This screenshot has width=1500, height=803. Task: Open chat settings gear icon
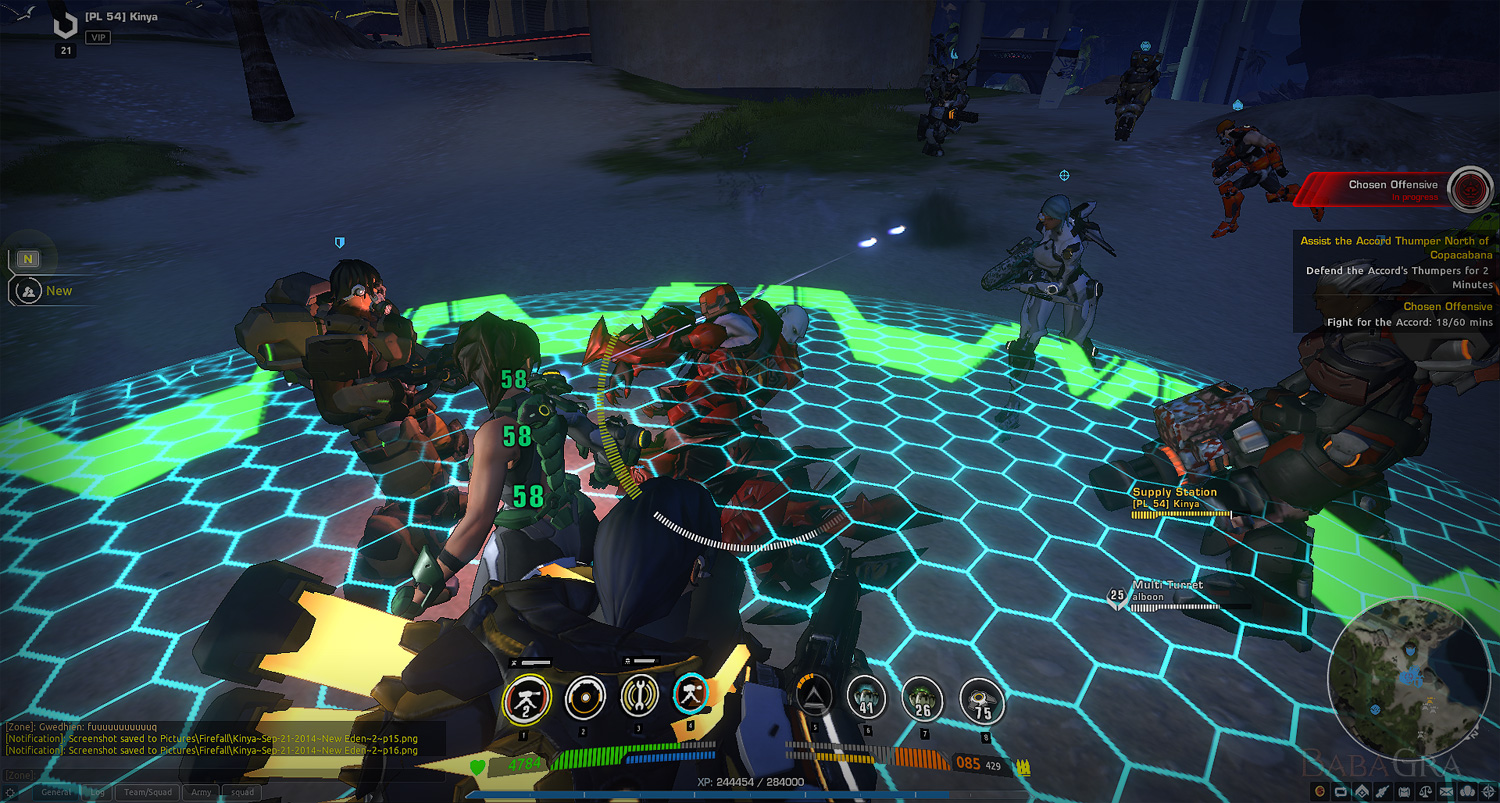click(12, 792)
